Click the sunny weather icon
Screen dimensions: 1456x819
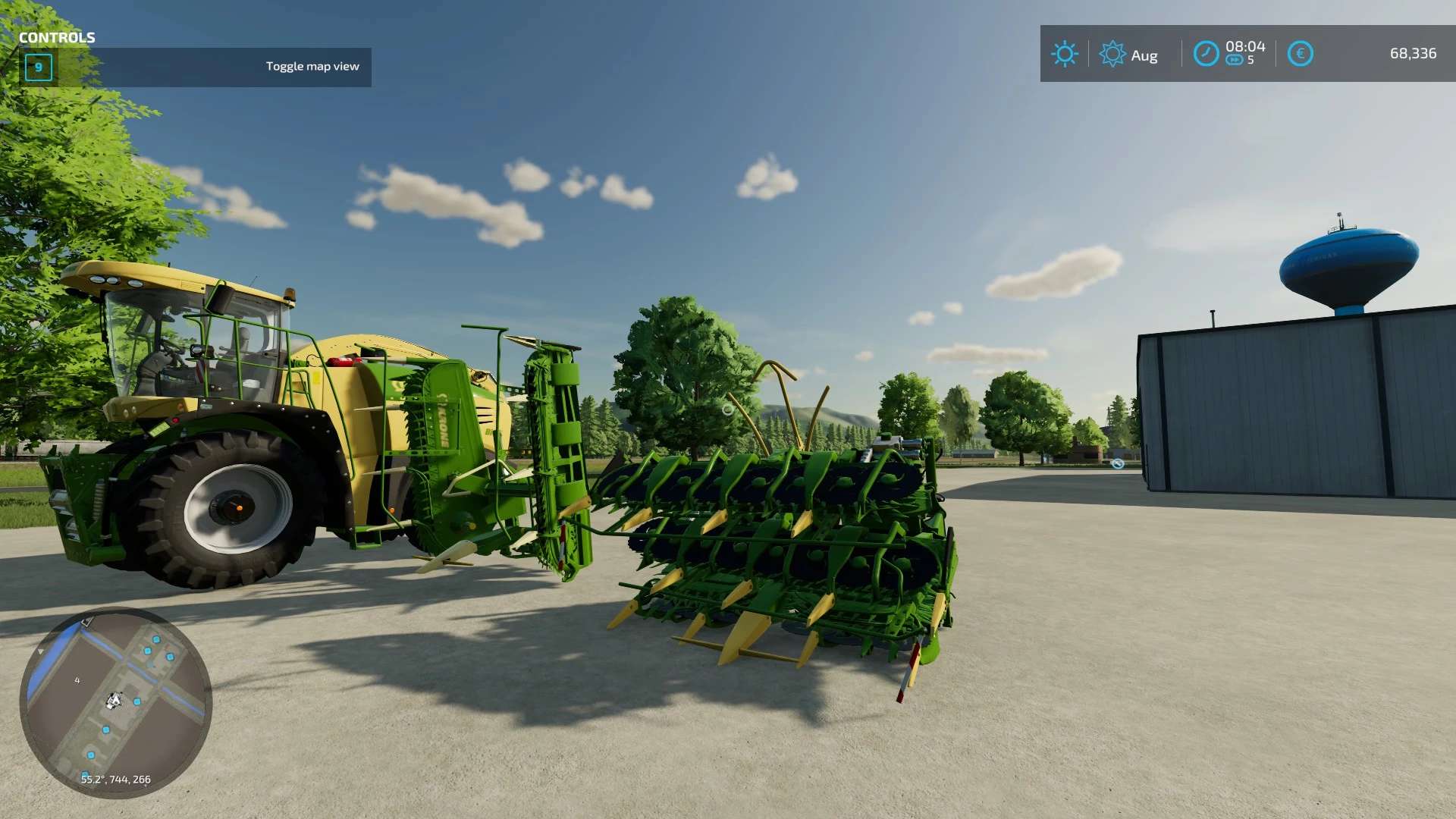1064,54
